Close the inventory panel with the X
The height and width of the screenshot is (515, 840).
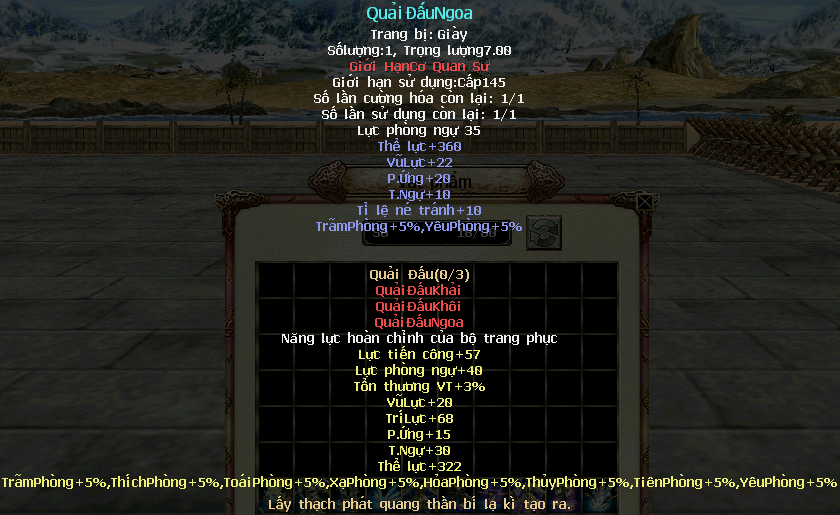646,202
